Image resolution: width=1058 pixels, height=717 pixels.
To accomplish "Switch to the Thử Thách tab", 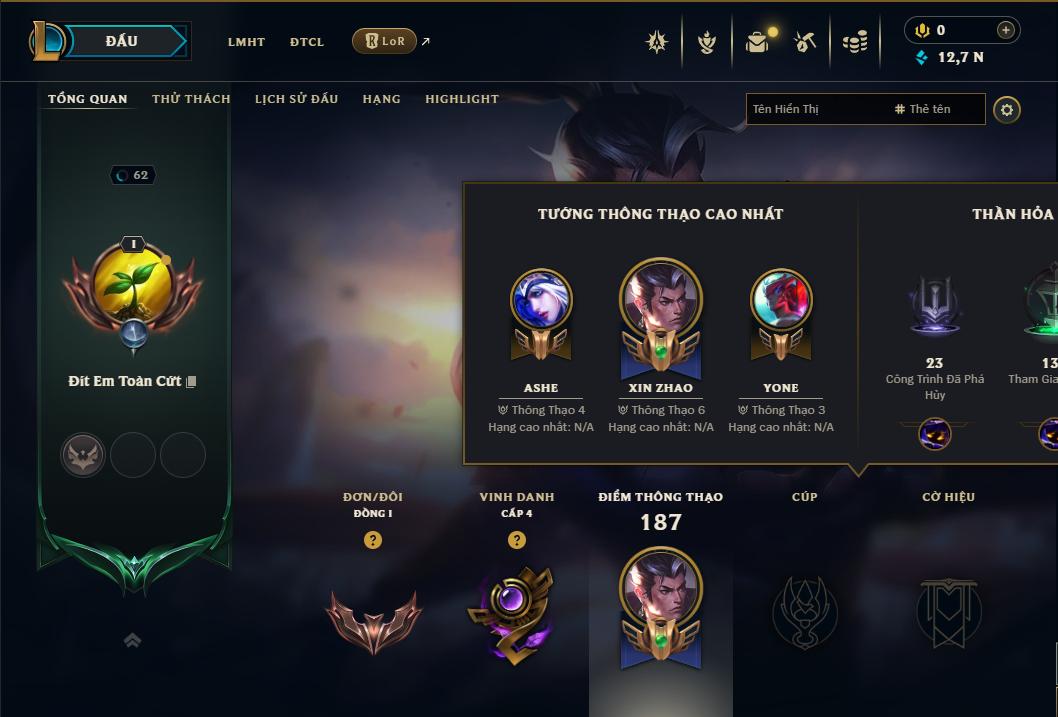I will [191, 99].
